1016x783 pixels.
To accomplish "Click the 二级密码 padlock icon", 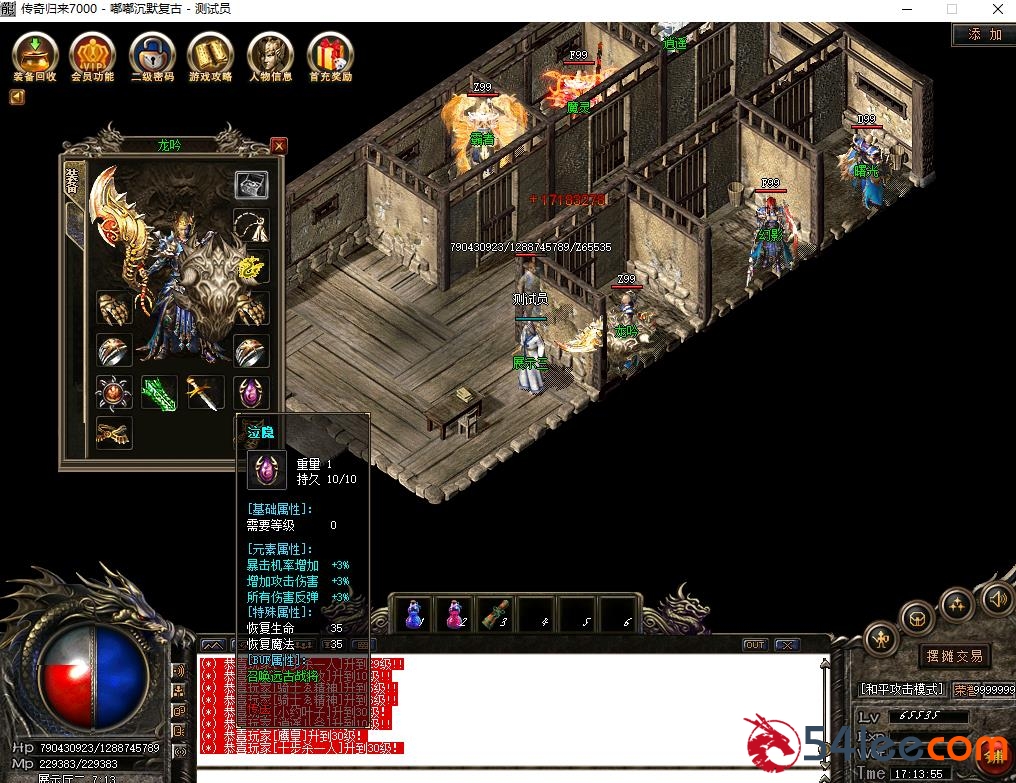I will (x=152, y=52).
